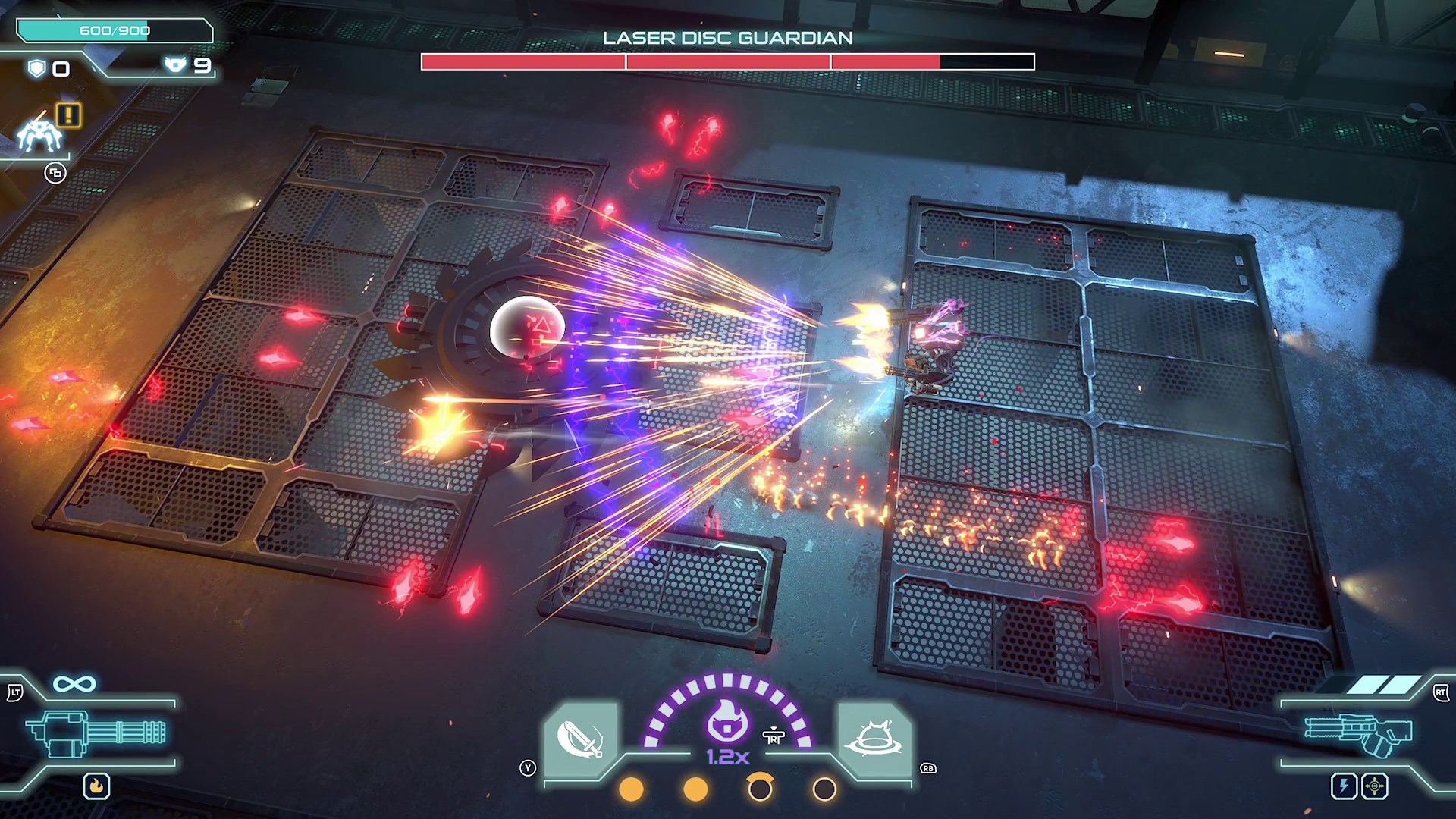Click the Laser Disc Guardian boss health bar

click(728, 60)
